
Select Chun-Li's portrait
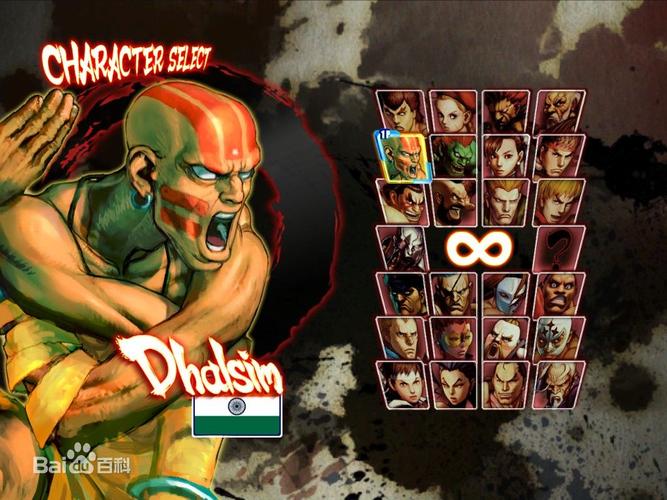click(506, 156)
